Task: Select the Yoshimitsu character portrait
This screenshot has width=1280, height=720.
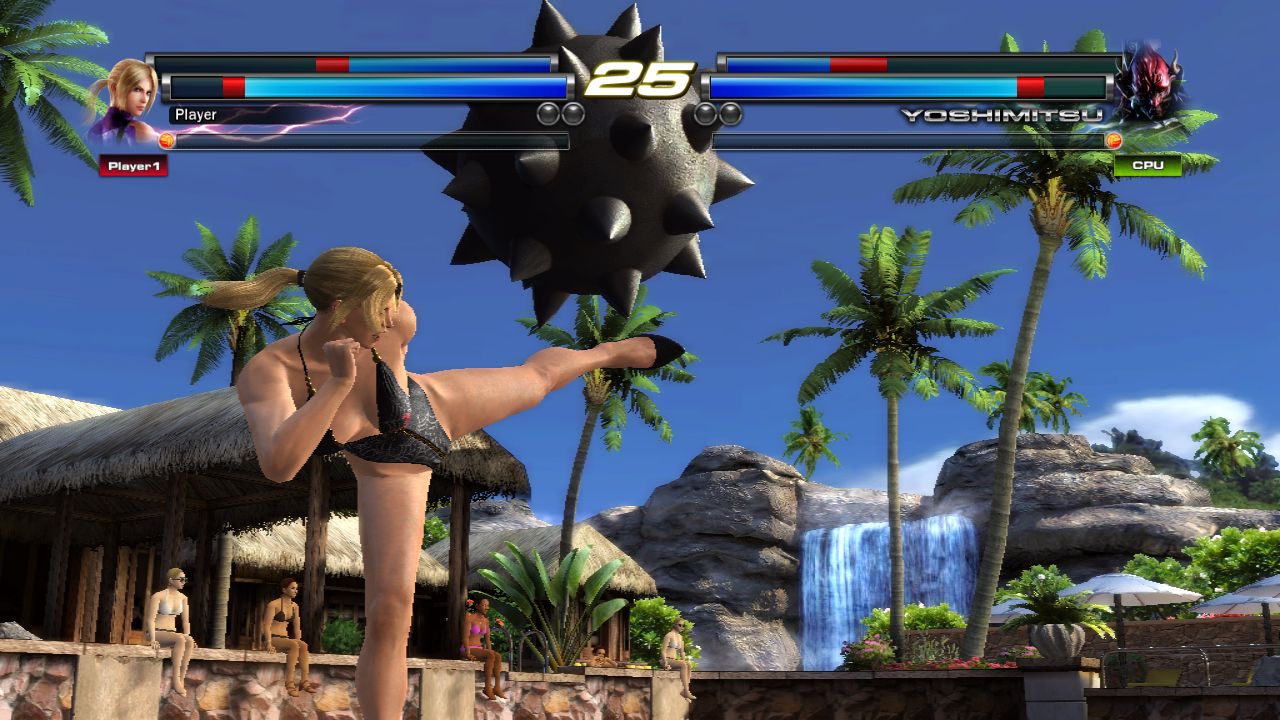Action: coord(1148,82)
